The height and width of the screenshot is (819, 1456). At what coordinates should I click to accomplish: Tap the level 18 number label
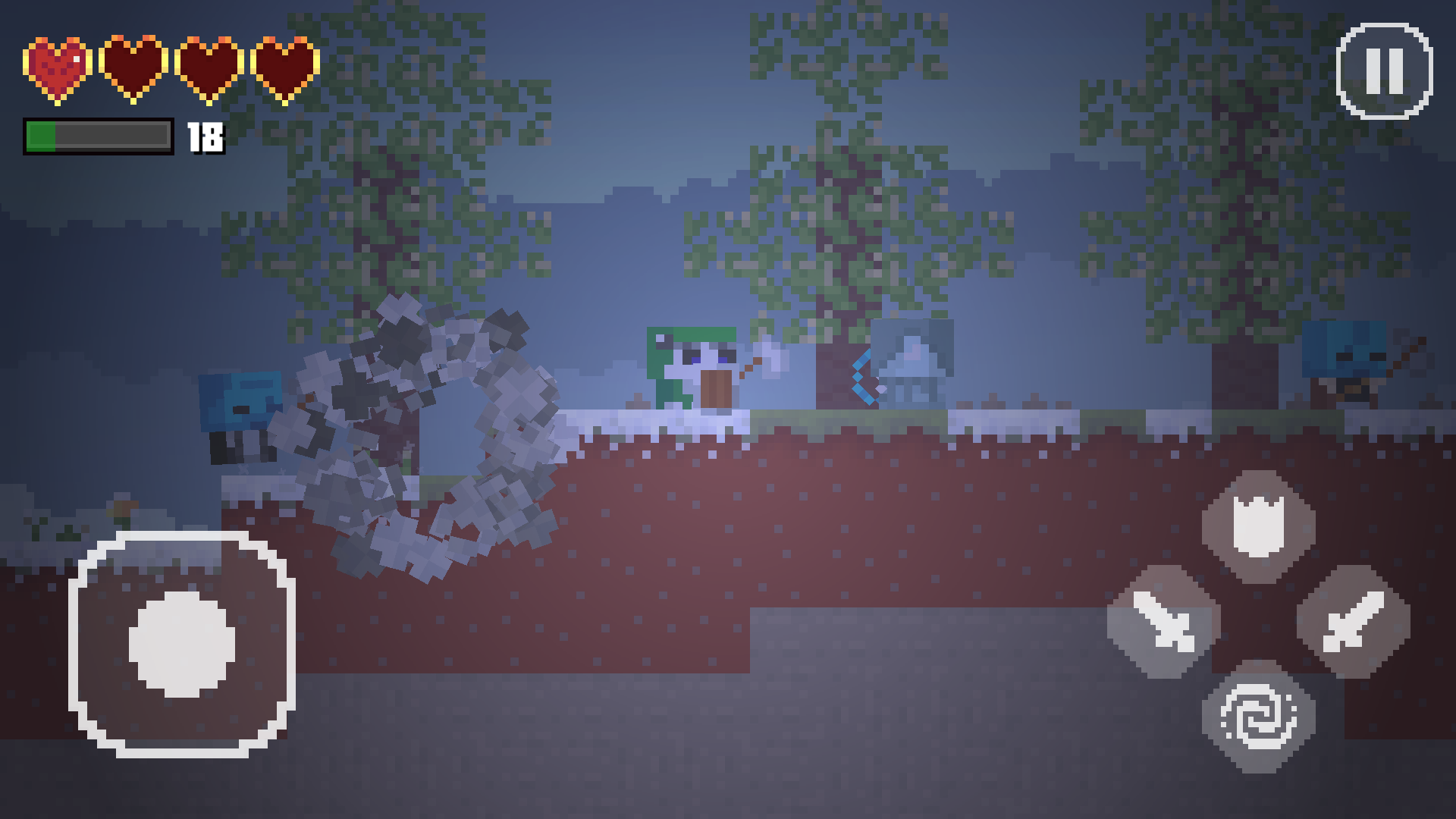pyautogui.click(x=205, y=138)
